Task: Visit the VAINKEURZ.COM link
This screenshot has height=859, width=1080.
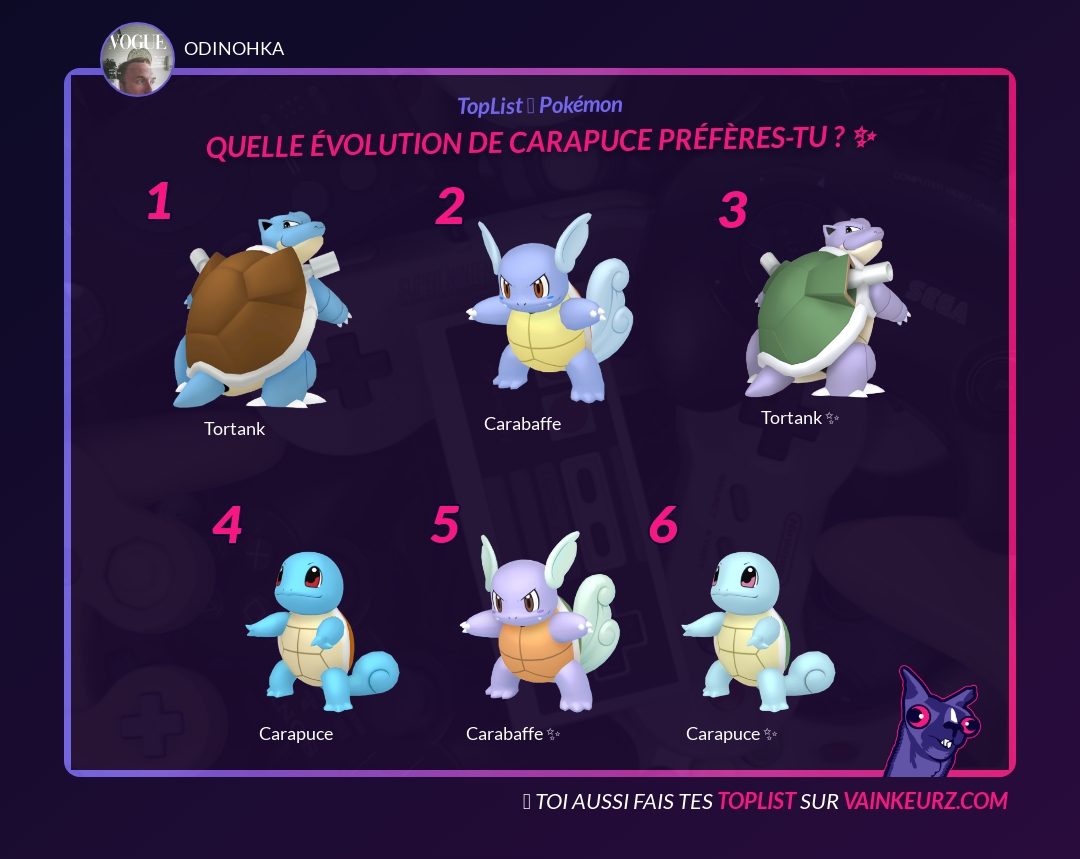Action: coord(925,801)
